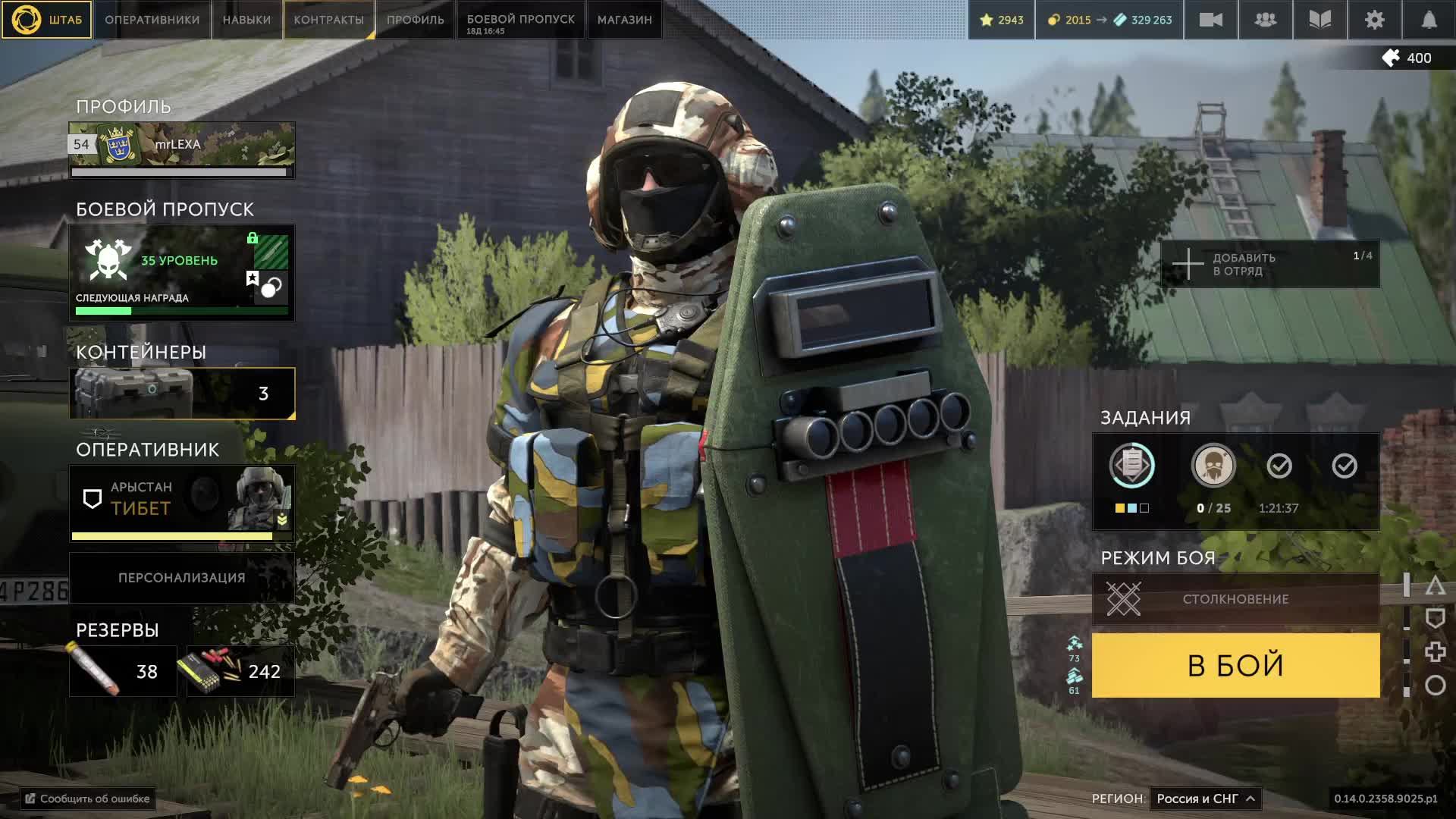Image resolution: width=1456 pixels, height=819 pixels.
Task: Click Сообщить об ошибке link
Action: point(87,799)
